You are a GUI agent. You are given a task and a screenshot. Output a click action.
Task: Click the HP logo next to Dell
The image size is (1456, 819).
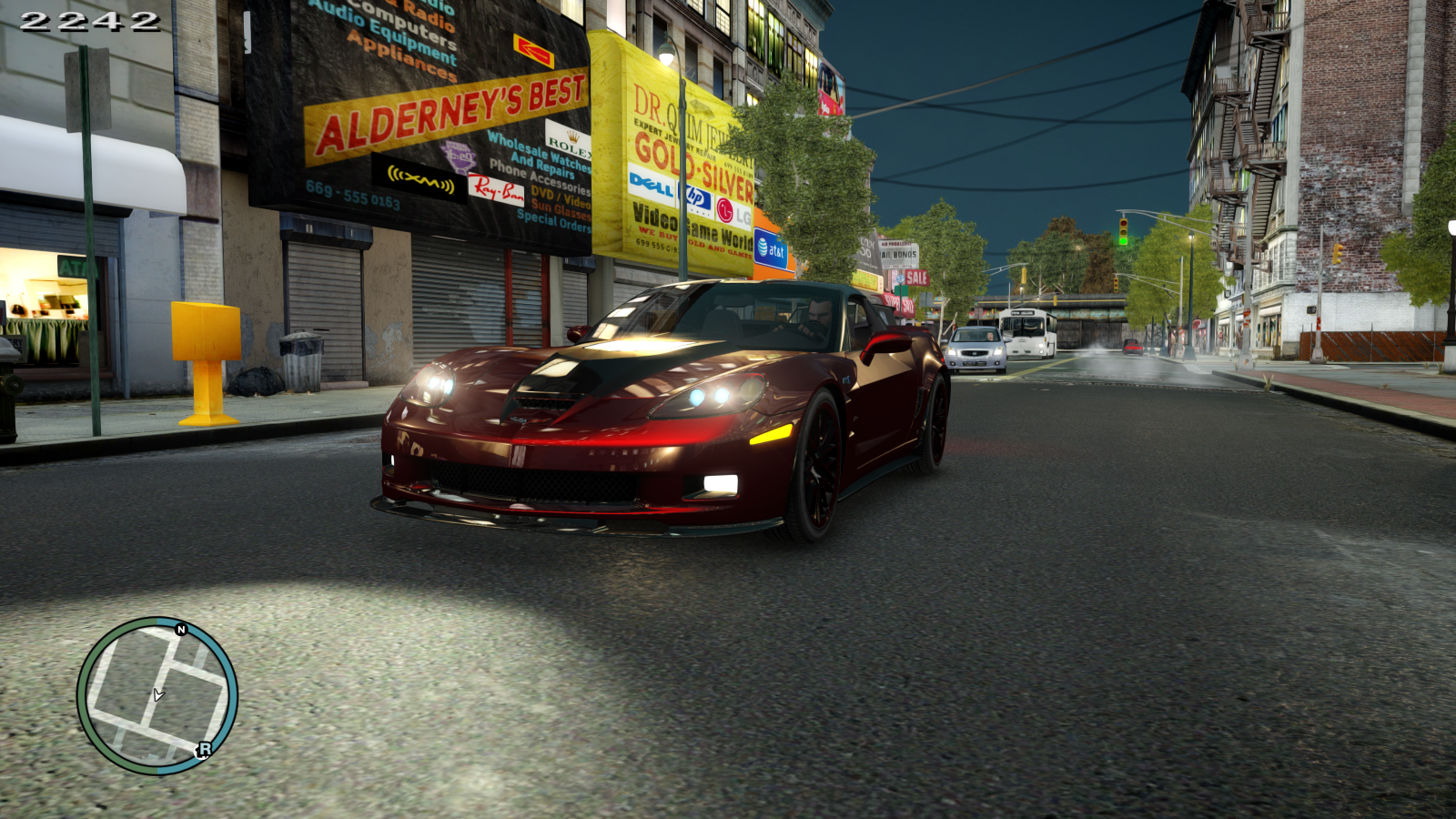coord(695,197)
